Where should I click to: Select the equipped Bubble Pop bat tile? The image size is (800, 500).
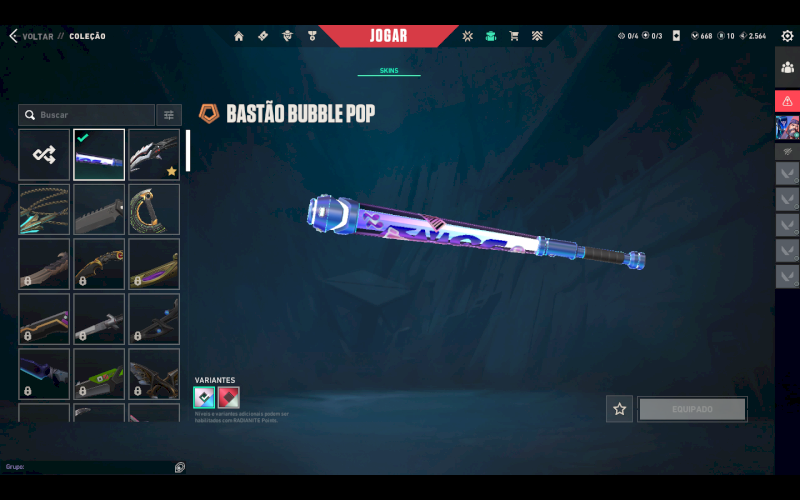click(x=99, y=154)
